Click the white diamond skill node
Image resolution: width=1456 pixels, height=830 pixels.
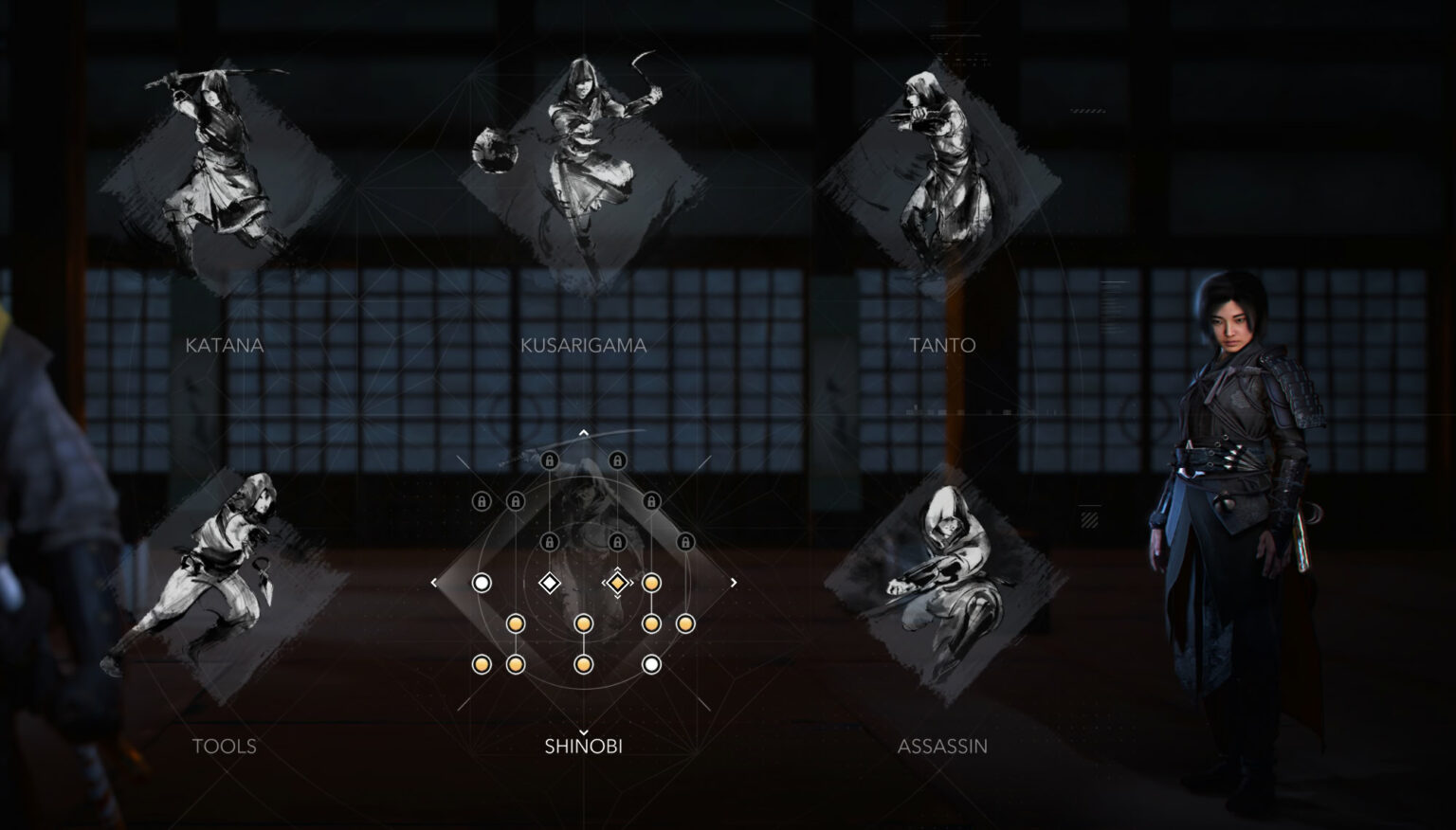(x=550, y=581)
